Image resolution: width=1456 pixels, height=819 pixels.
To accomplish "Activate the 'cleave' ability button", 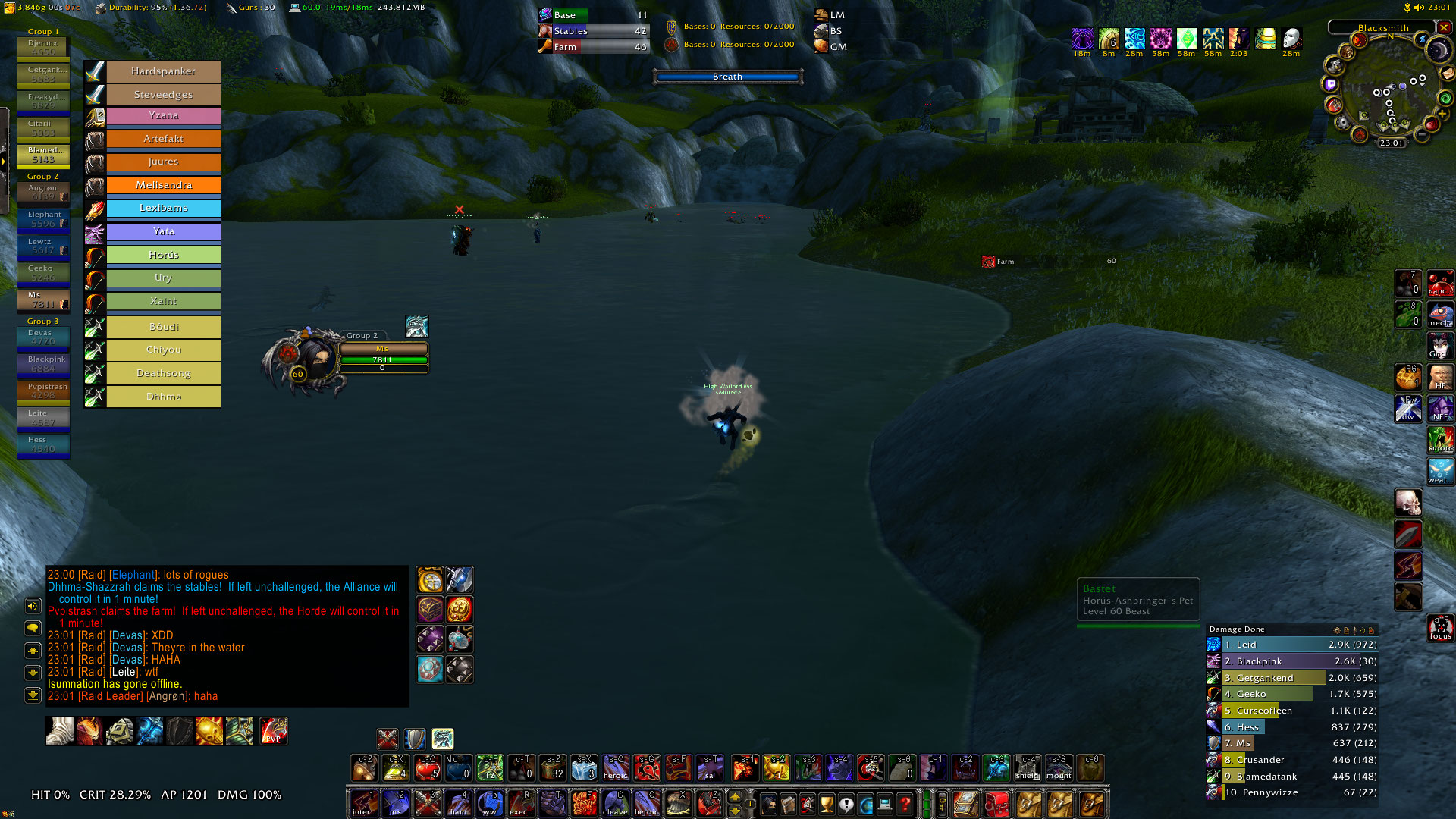I will click(615, 802).
